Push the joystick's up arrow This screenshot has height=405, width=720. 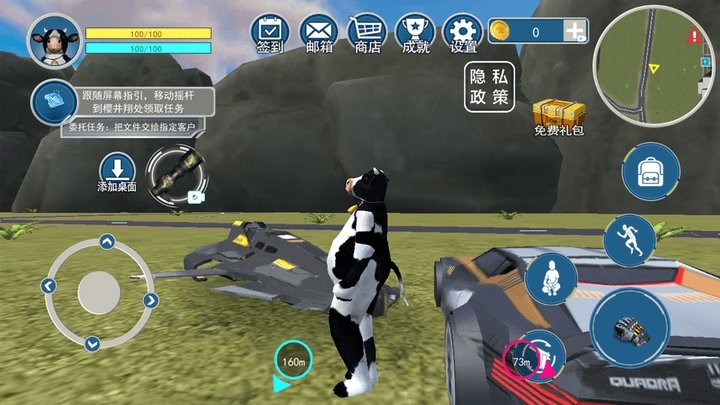pos(106,241)
